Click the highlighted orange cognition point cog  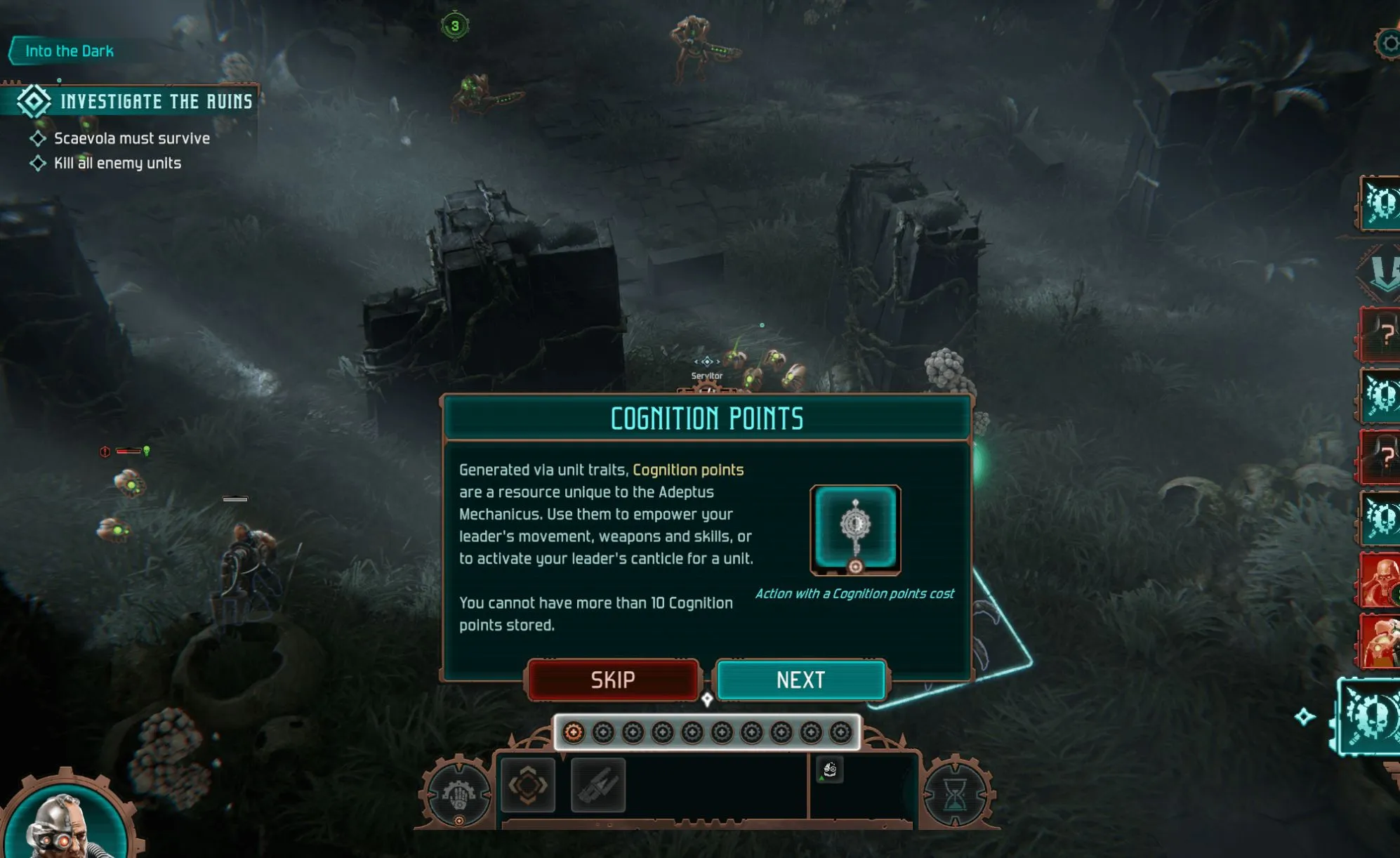point(574,732)
